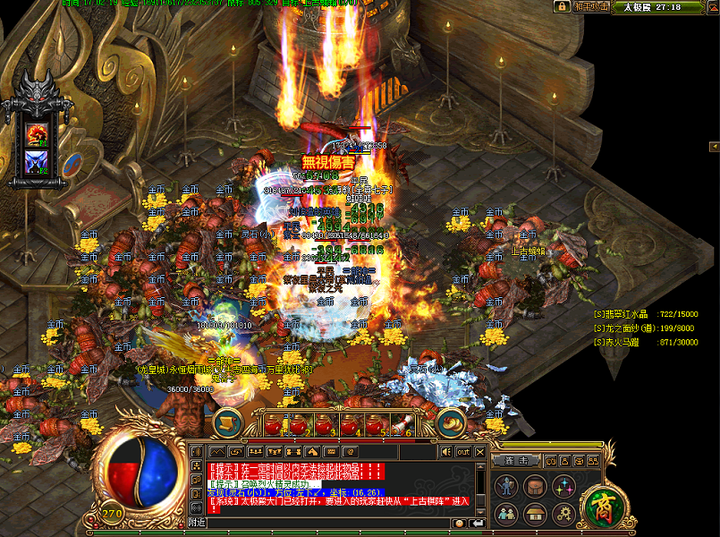The image size is (720, 537).
Task: Click the top-right lock icon
Action: click(563, 7)
